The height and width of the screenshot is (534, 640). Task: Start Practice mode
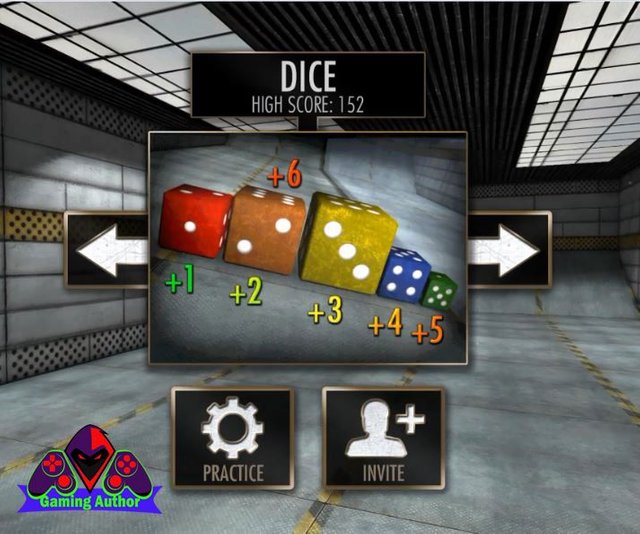pyautogui.click(x=233, y=438)
